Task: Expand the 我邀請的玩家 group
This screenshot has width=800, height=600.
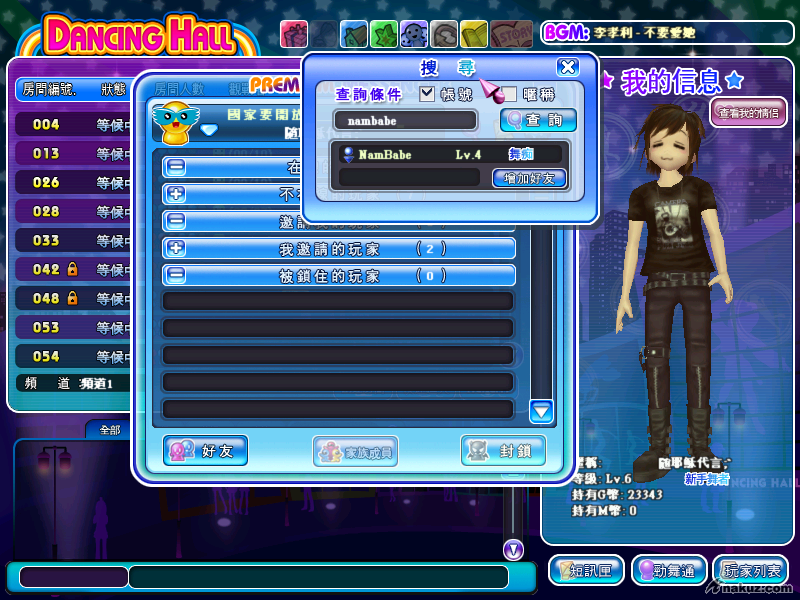Action: (176, 249)
